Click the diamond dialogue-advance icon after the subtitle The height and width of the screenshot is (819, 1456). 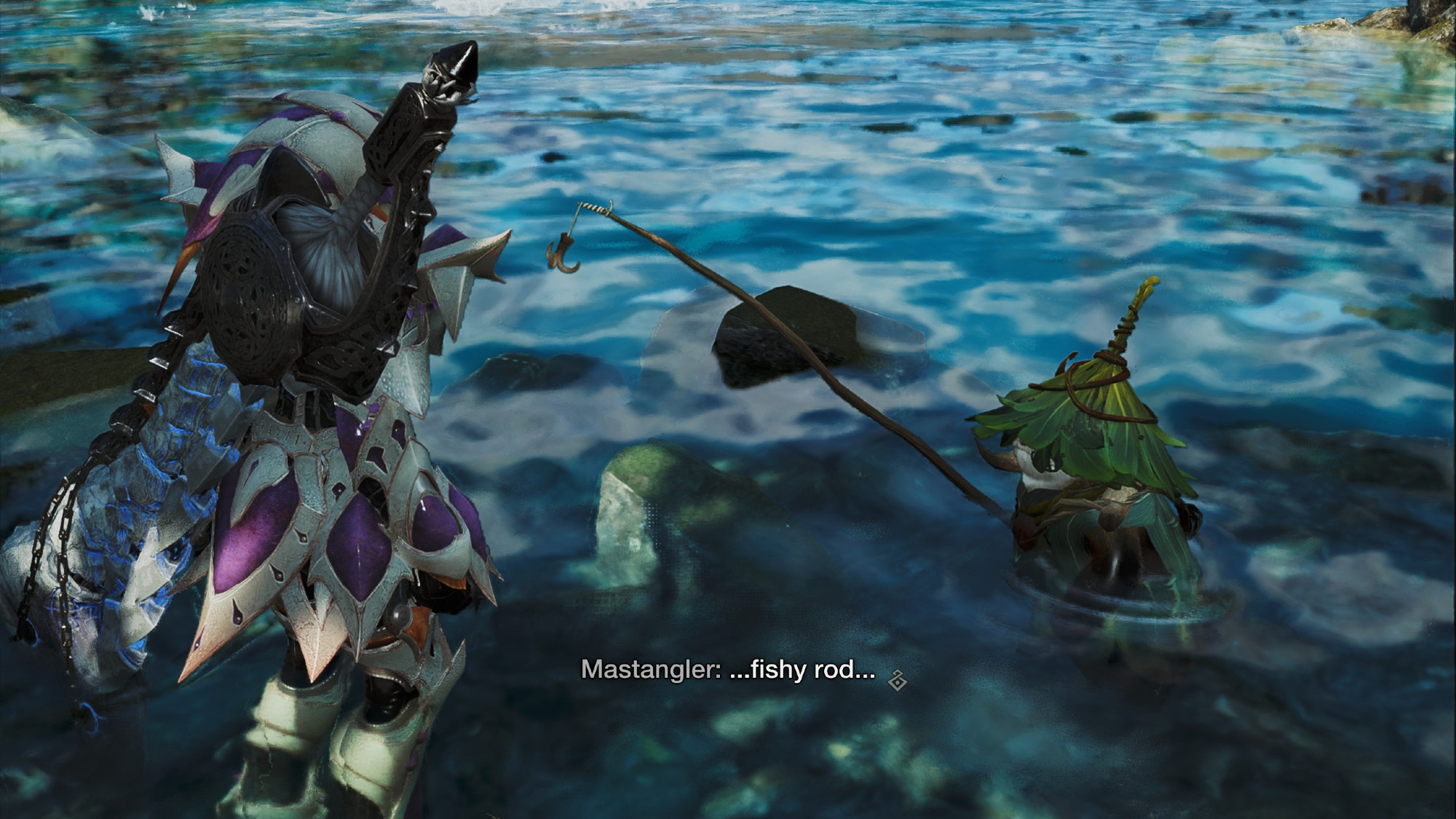[897, 681]
